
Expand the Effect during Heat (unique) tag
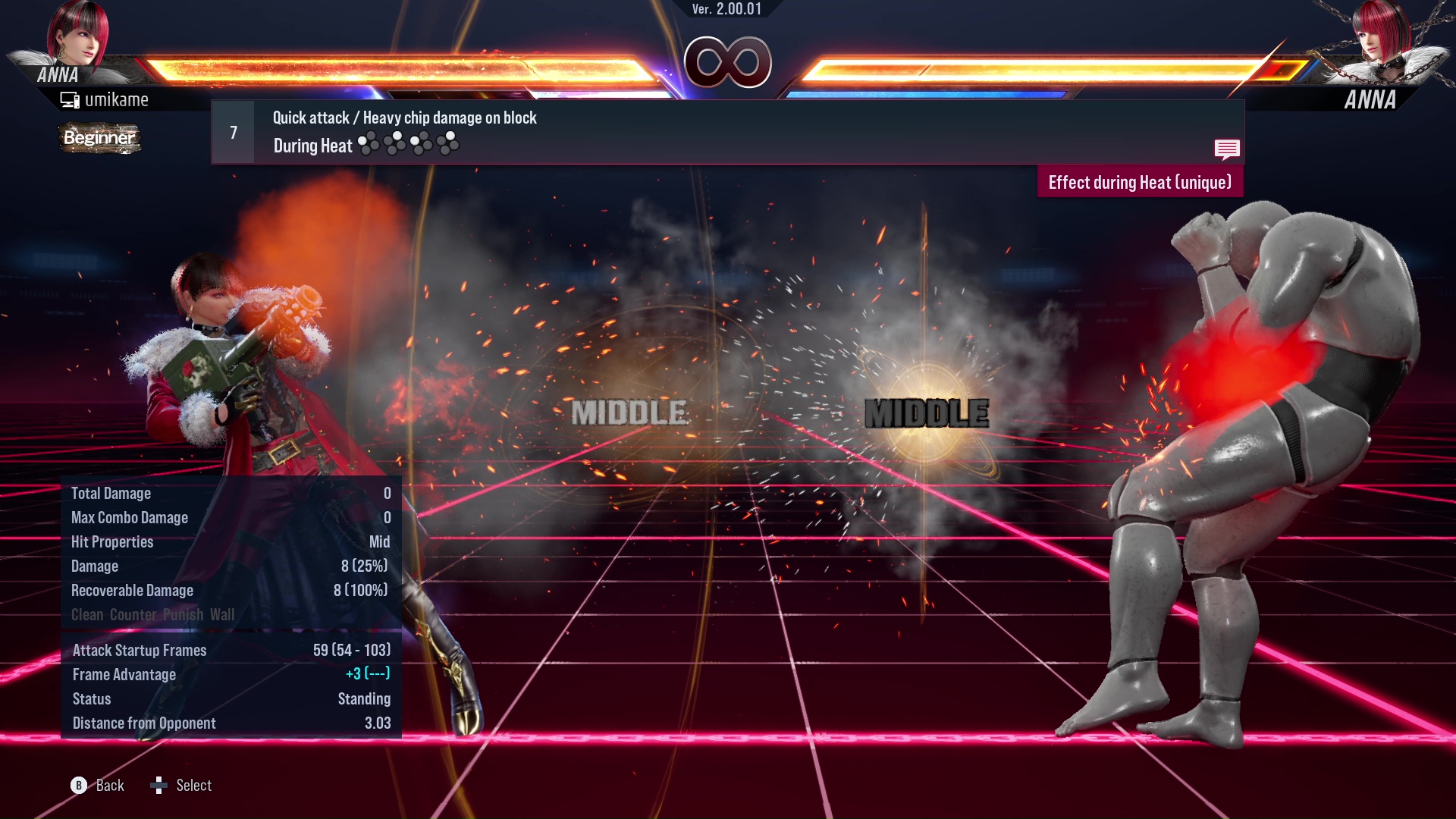[1140, 182]
